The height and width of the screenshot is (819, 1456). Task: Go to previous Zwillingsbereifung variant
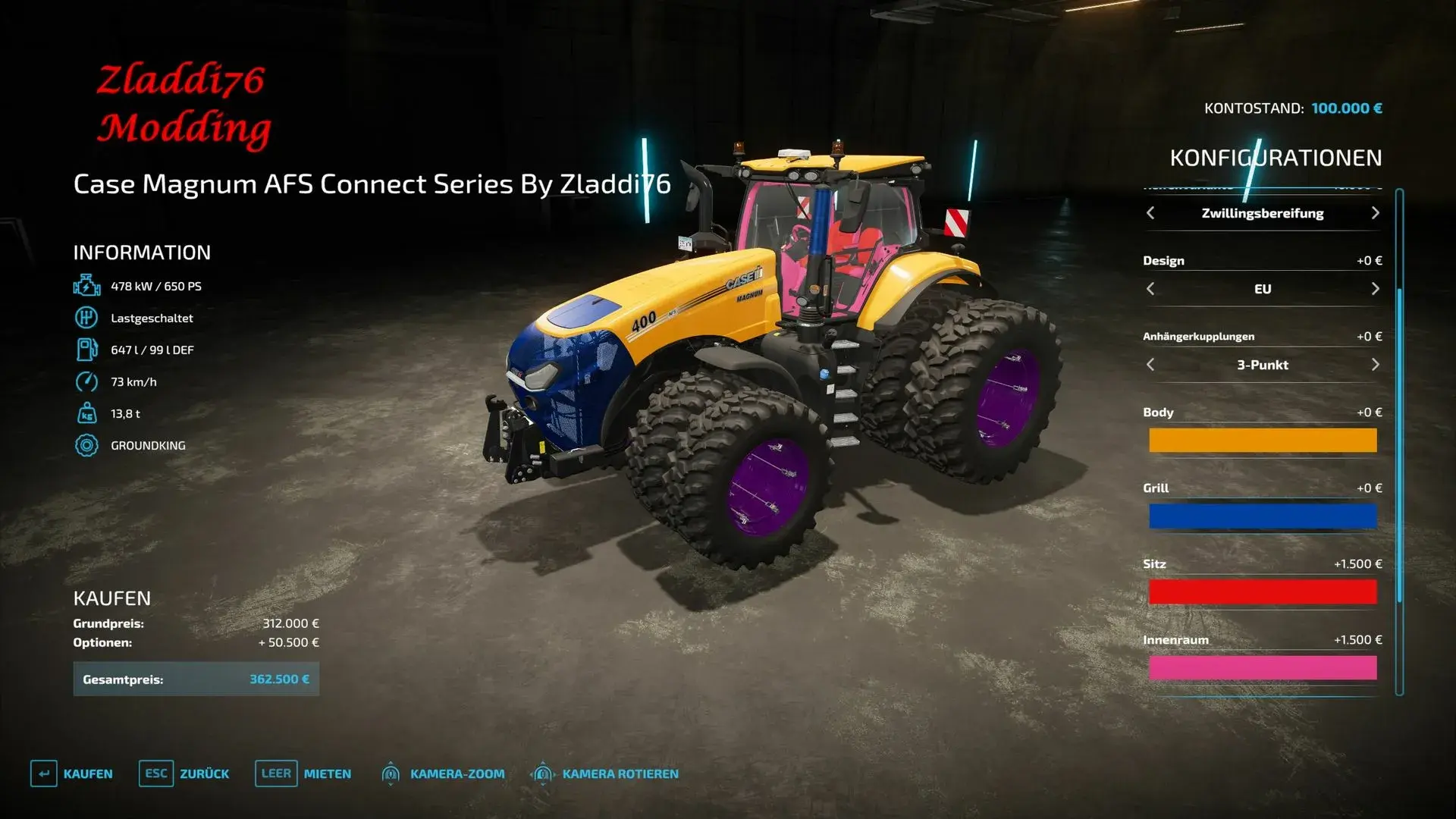tap(1150, 213)
